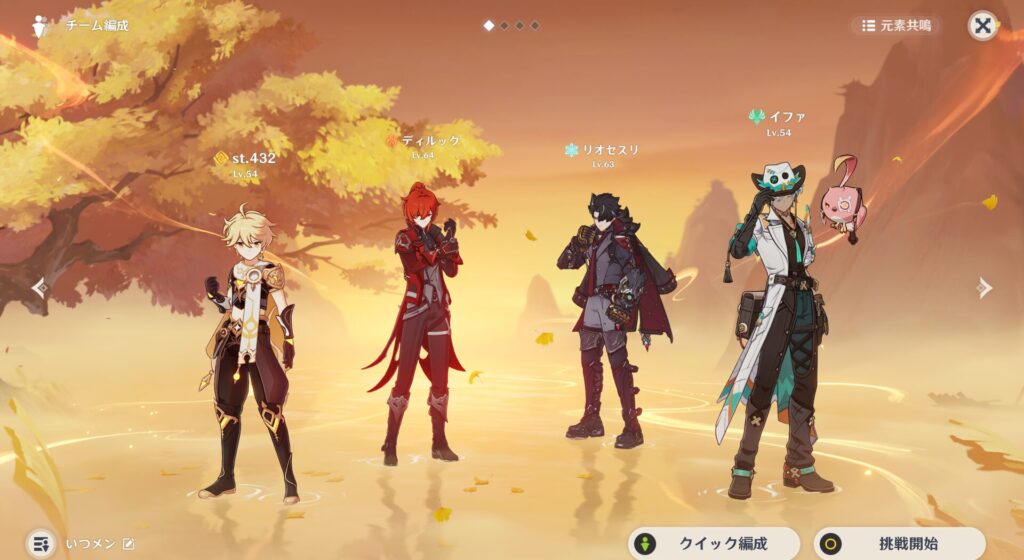Open the 元素共鳴 elemental resonance panel
Viewport: 1024px width, 560px height.
click(x=896, y=25)
